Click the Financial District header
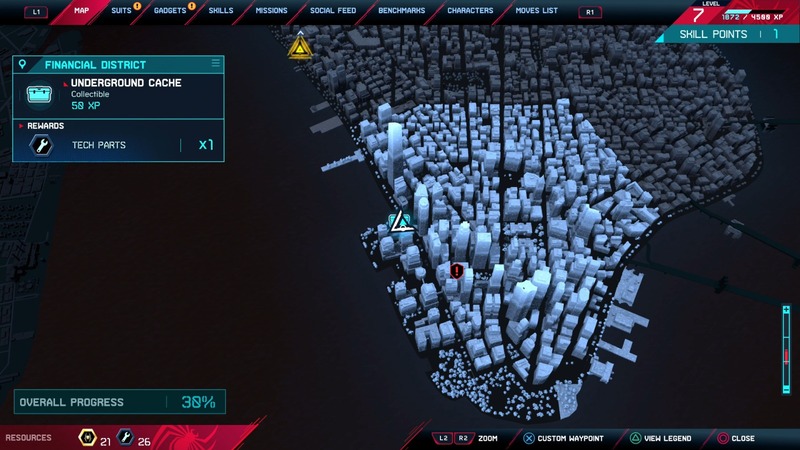Image resolution: width=800 pixels, height=450 pixels. tap(118, 64)
